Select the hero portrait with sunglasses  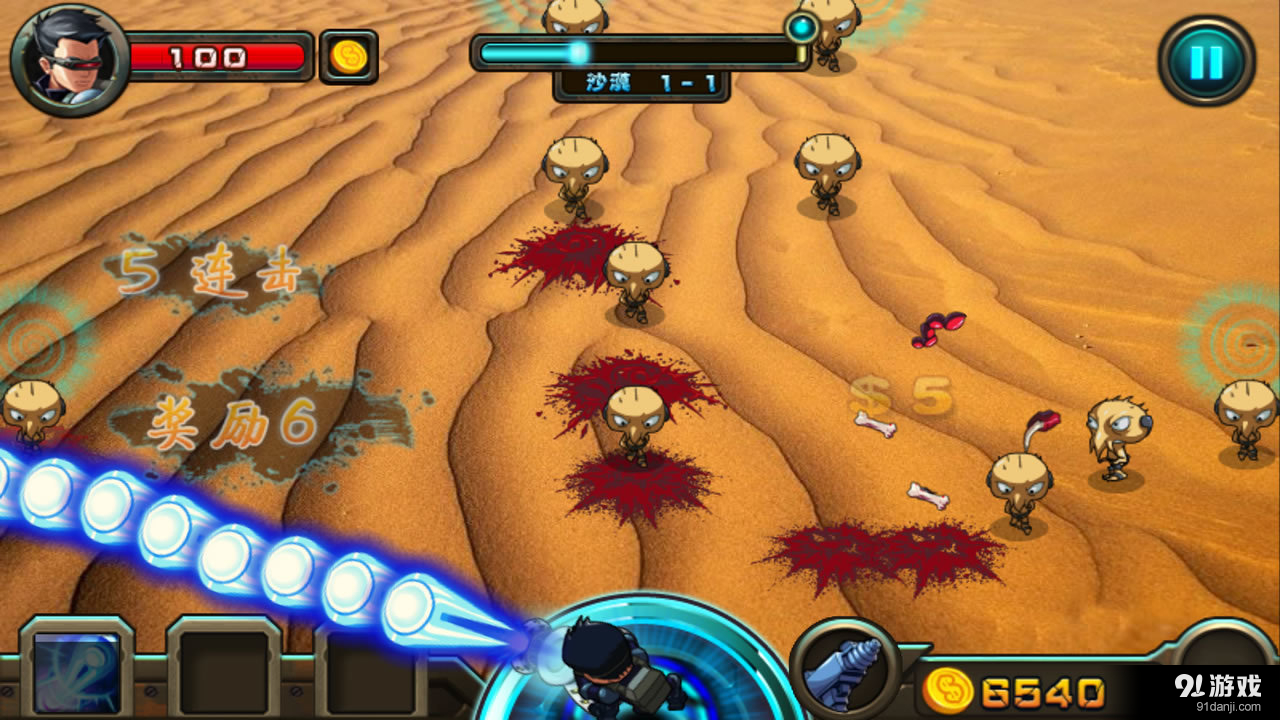click(68, 60)
